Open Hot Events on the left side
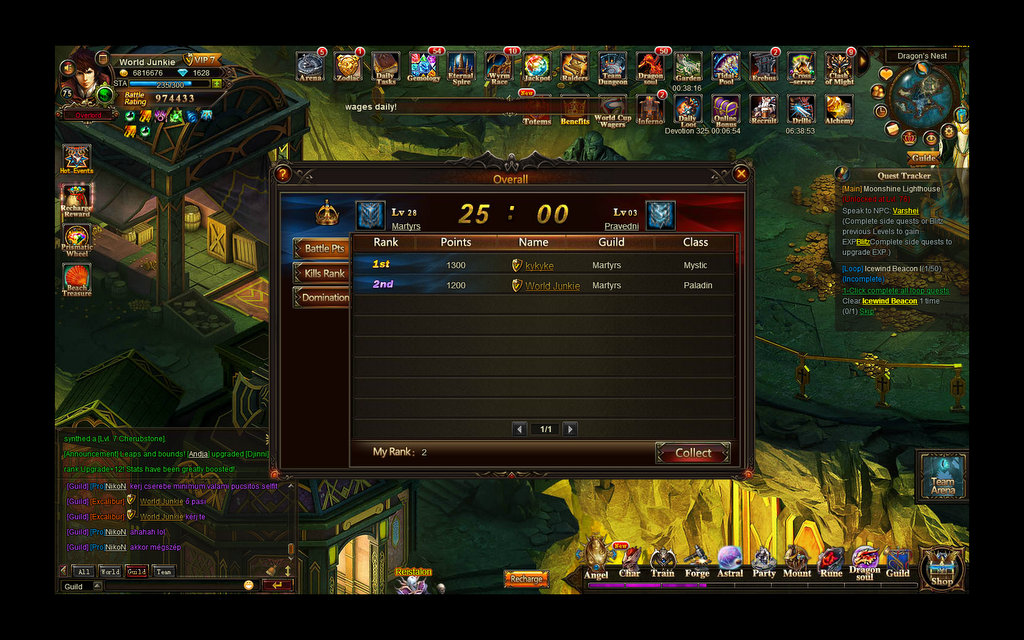 click(x=77, y=160)
